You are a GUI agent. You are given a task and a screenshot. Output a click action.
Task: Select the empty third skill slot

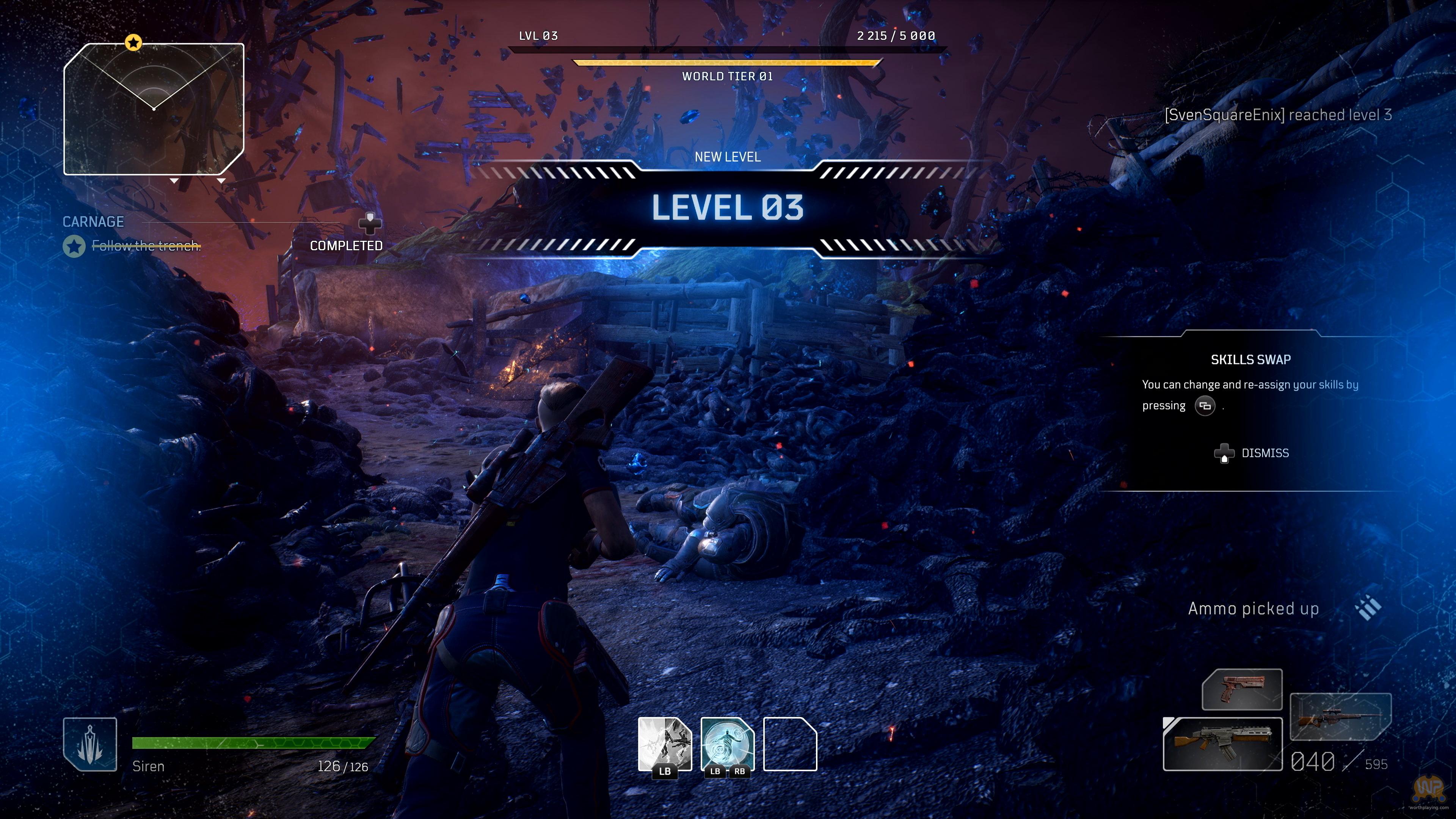789,744
